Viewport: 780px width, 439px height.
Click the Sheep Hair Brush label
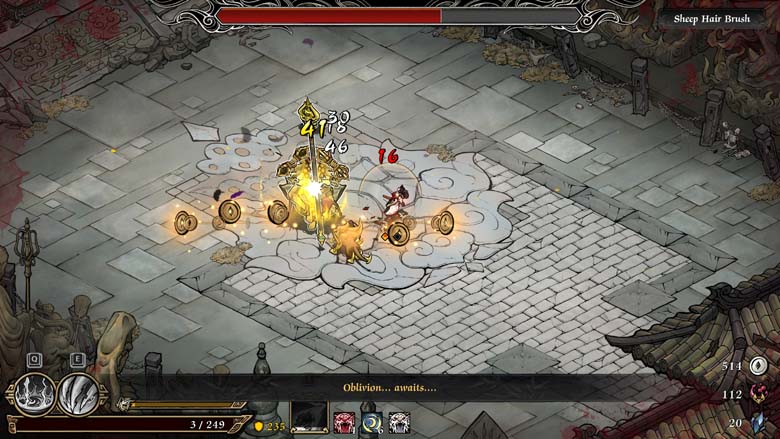tap(713, 17)
